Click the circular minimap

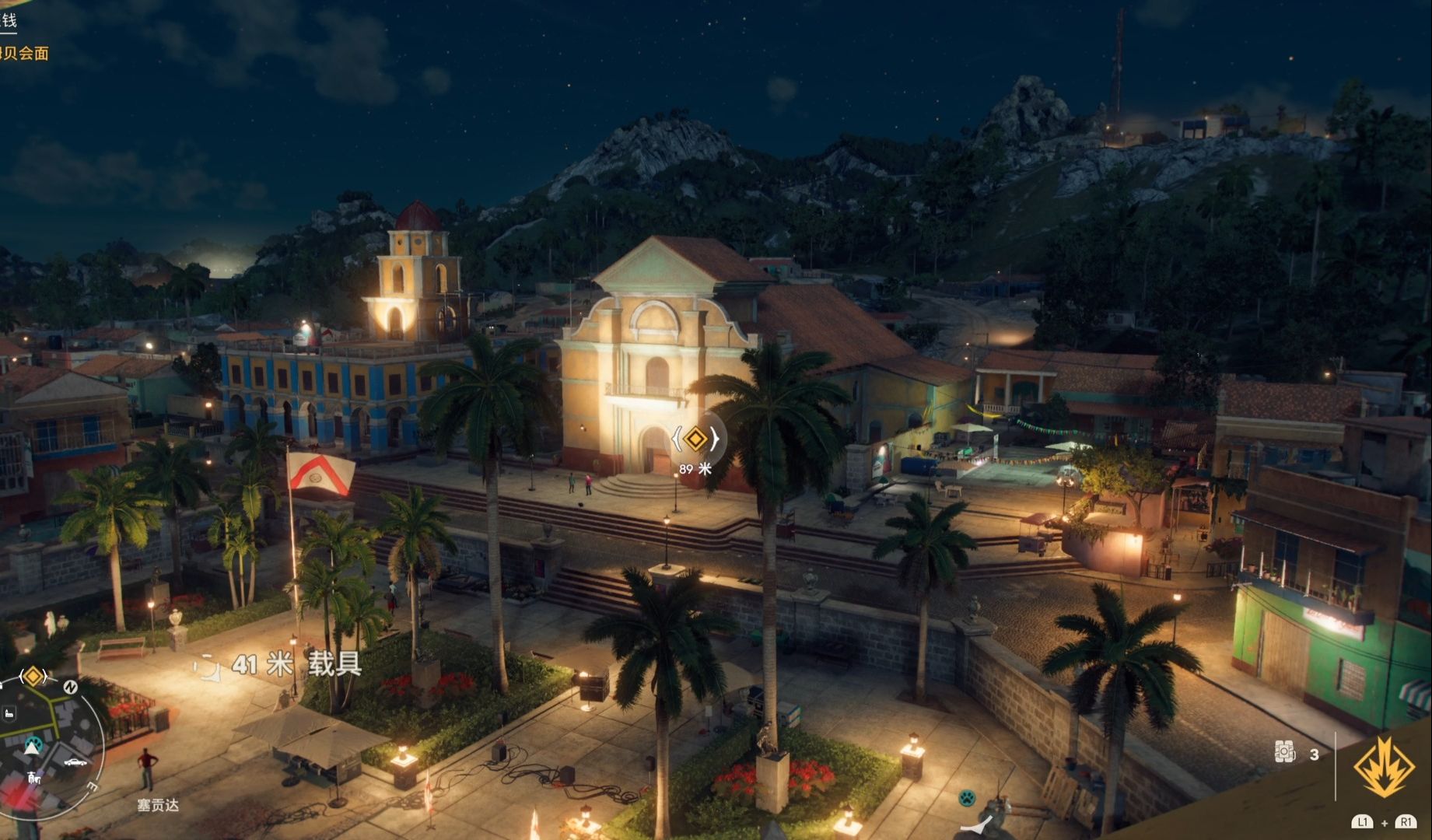point(47,747)
